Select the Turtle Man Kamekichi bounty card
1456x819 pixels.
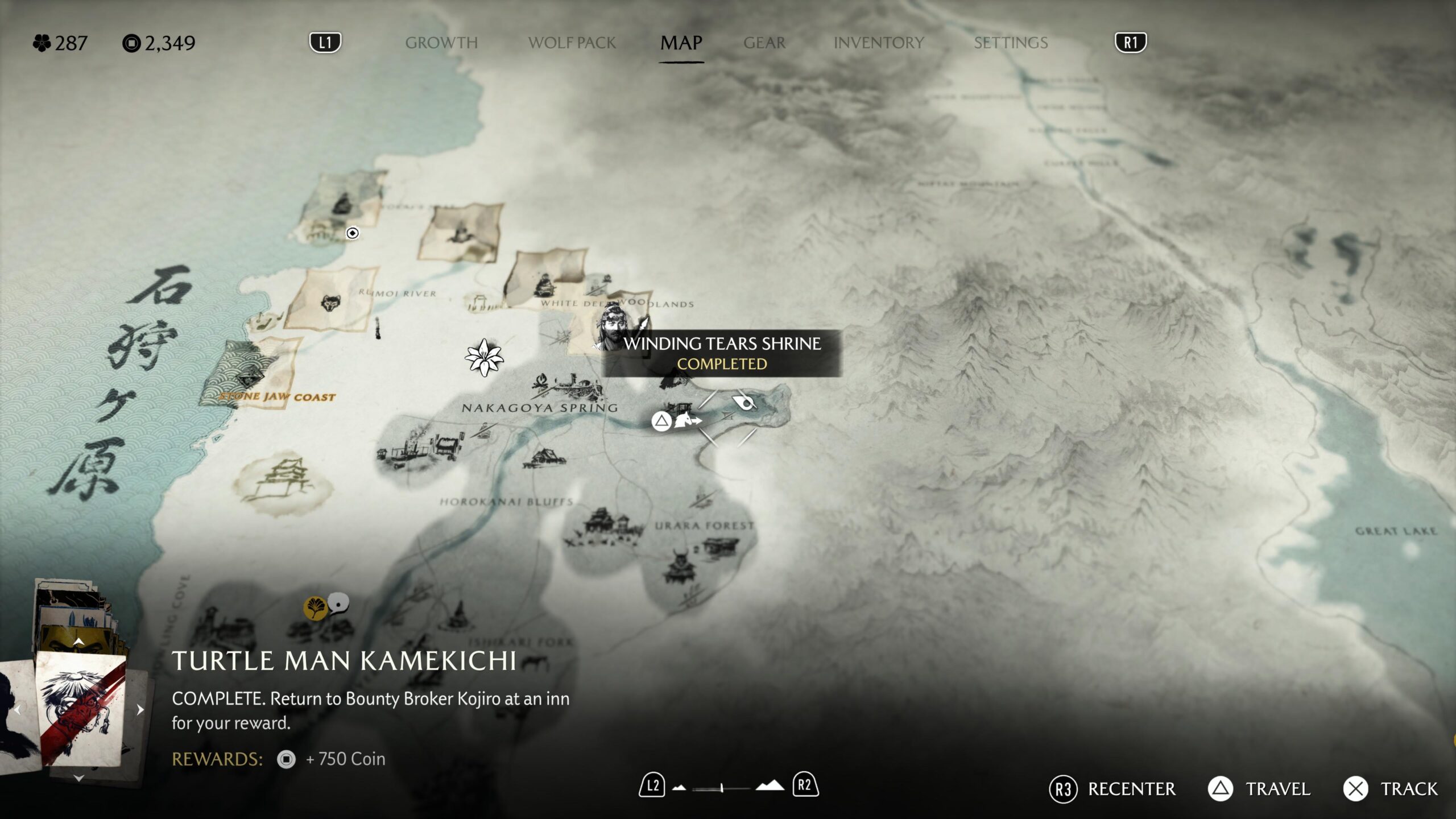[81, 709]
